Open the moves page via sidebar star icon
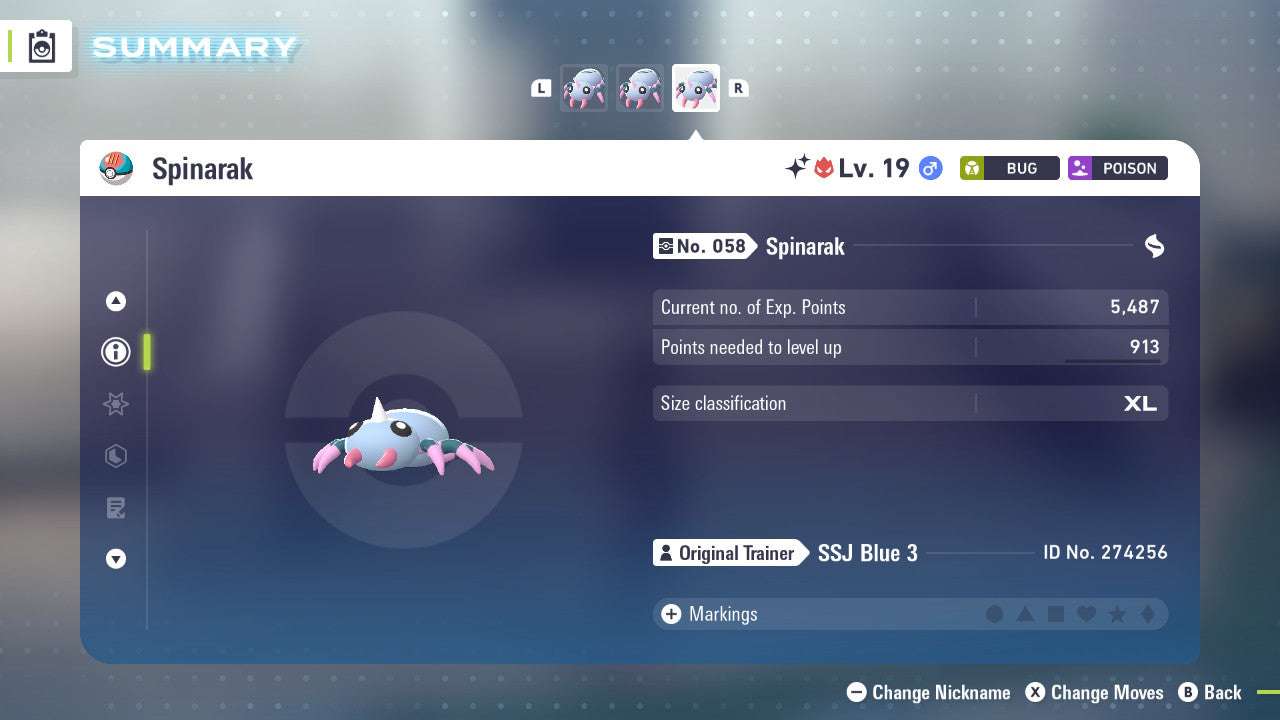 116,404
